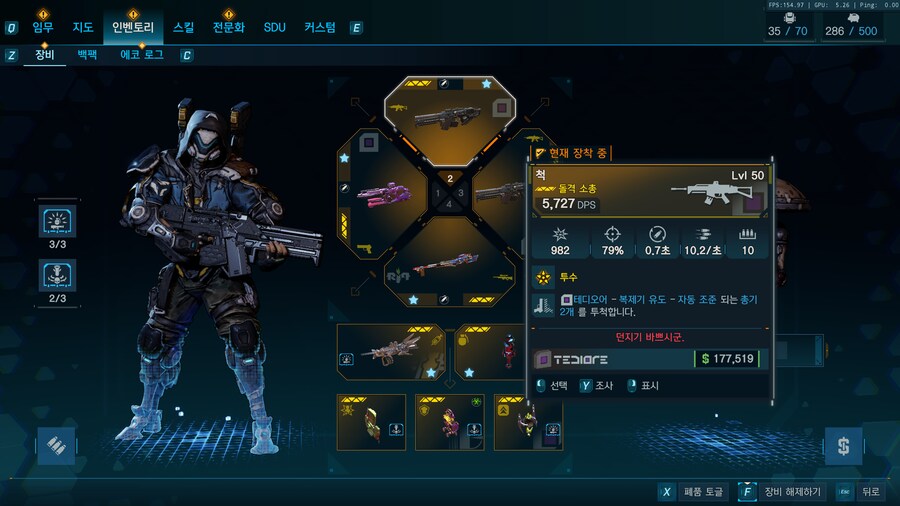Go back with the 뒤로 button
The image size is (900, 506).
[861, 492]
